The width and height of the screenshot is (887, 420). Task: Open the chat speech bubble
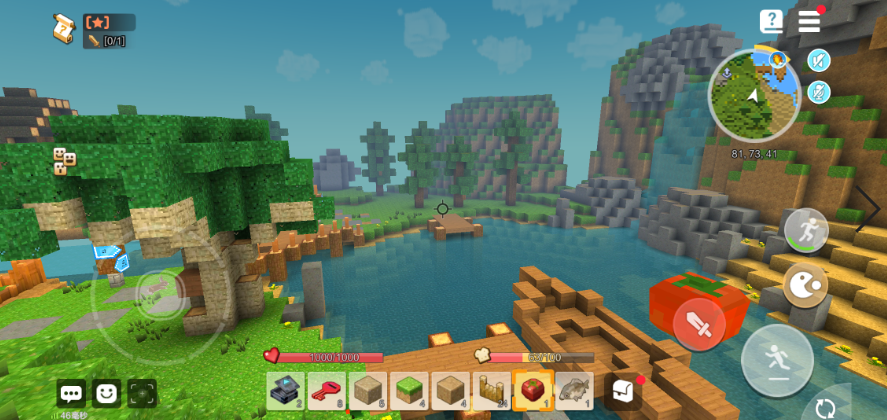pyautogui.click(x=71, y=393)
